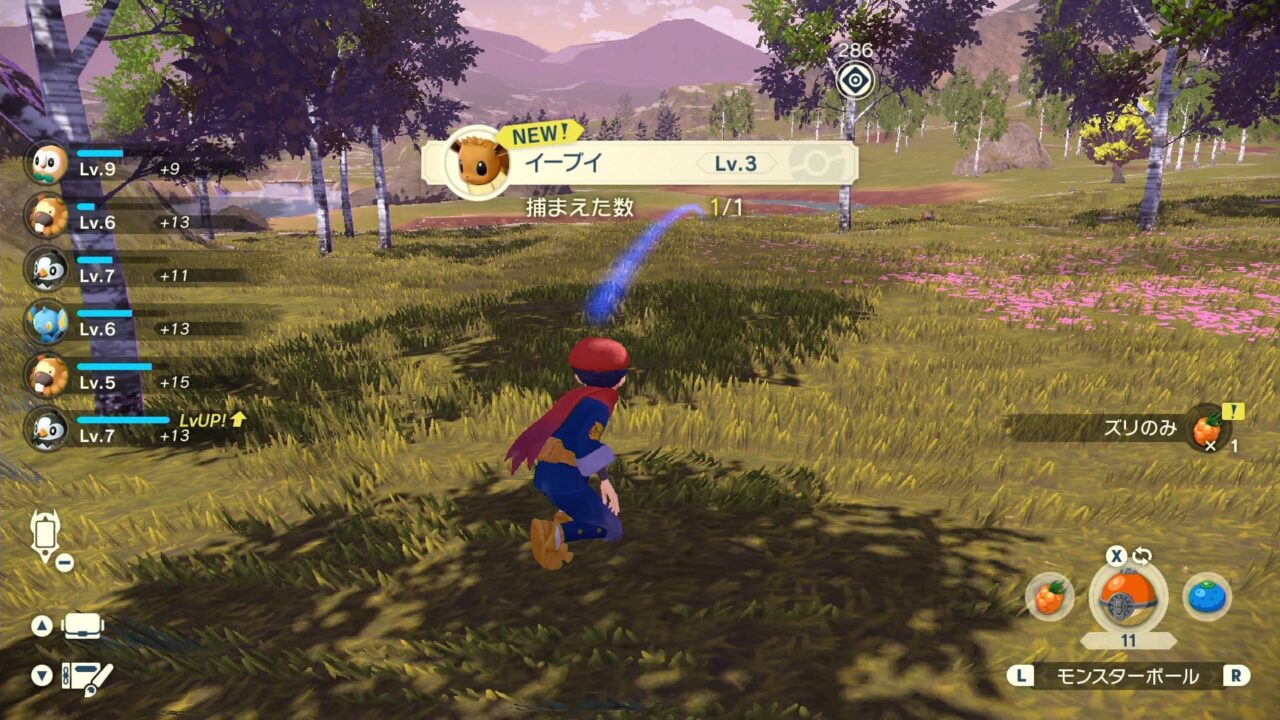Select Shinx in the party list
The image size is (1280, 720).
47,322
